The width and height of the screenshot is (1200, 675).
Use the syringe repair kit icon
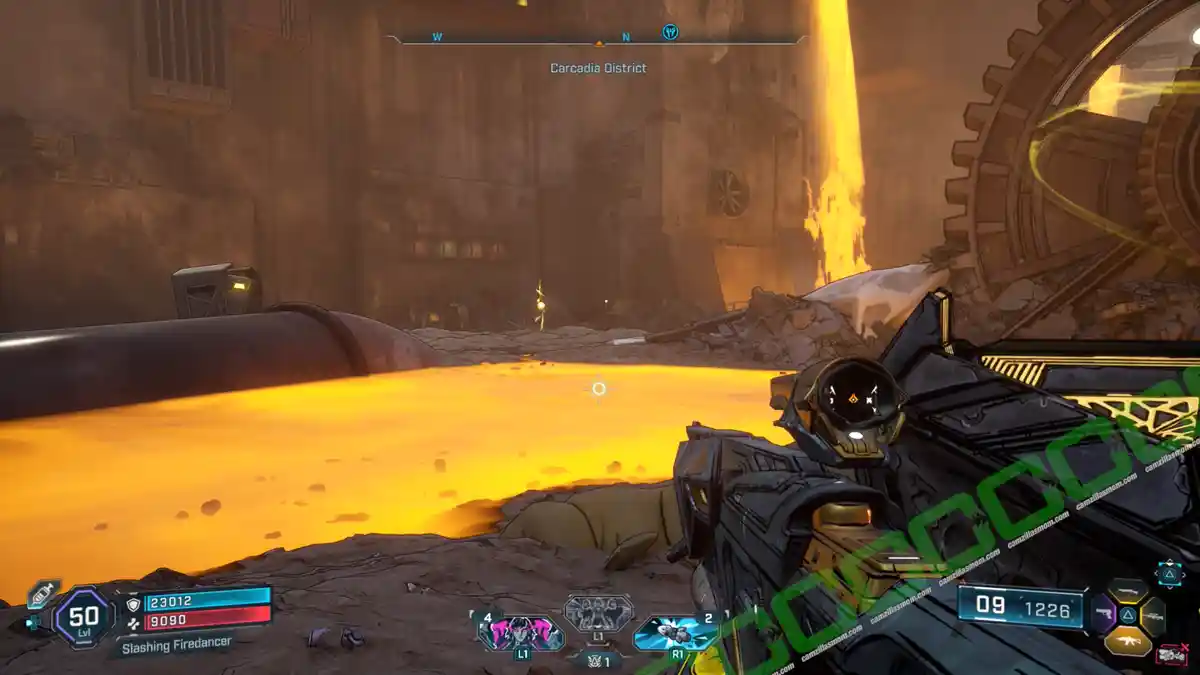[x=42, y=593]
